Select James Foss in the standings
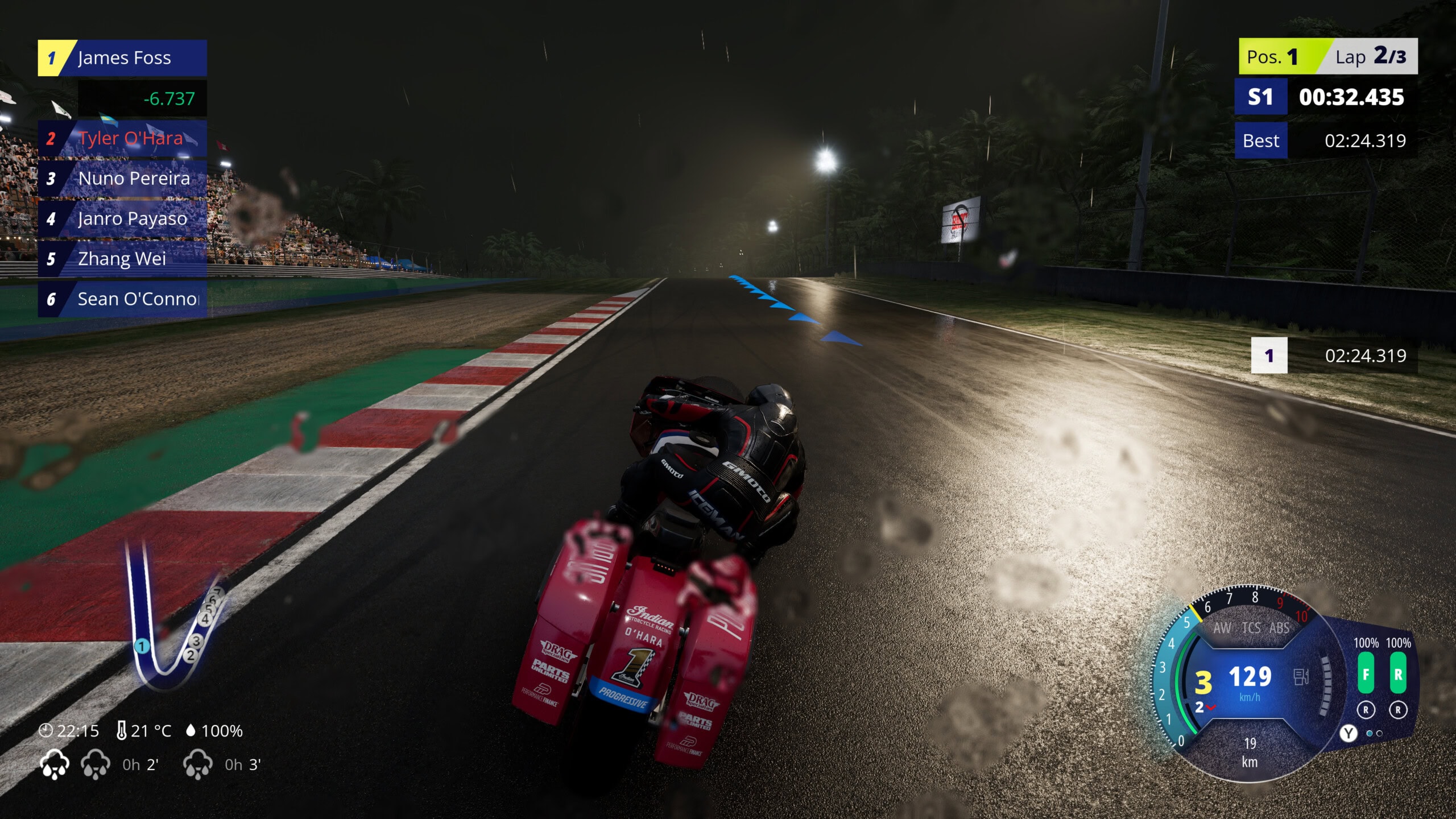 (123, 58)
